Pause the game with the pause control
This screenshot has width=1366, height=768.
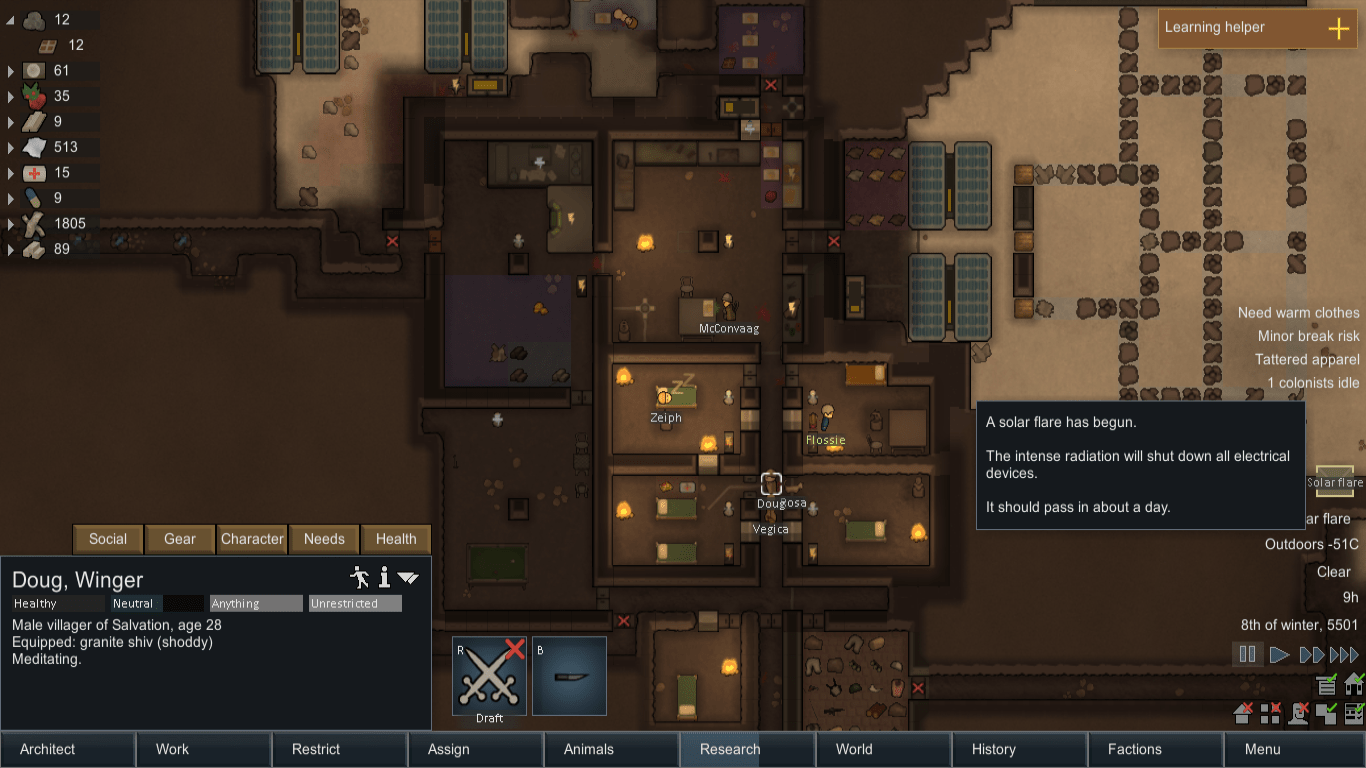point(1247,654)
